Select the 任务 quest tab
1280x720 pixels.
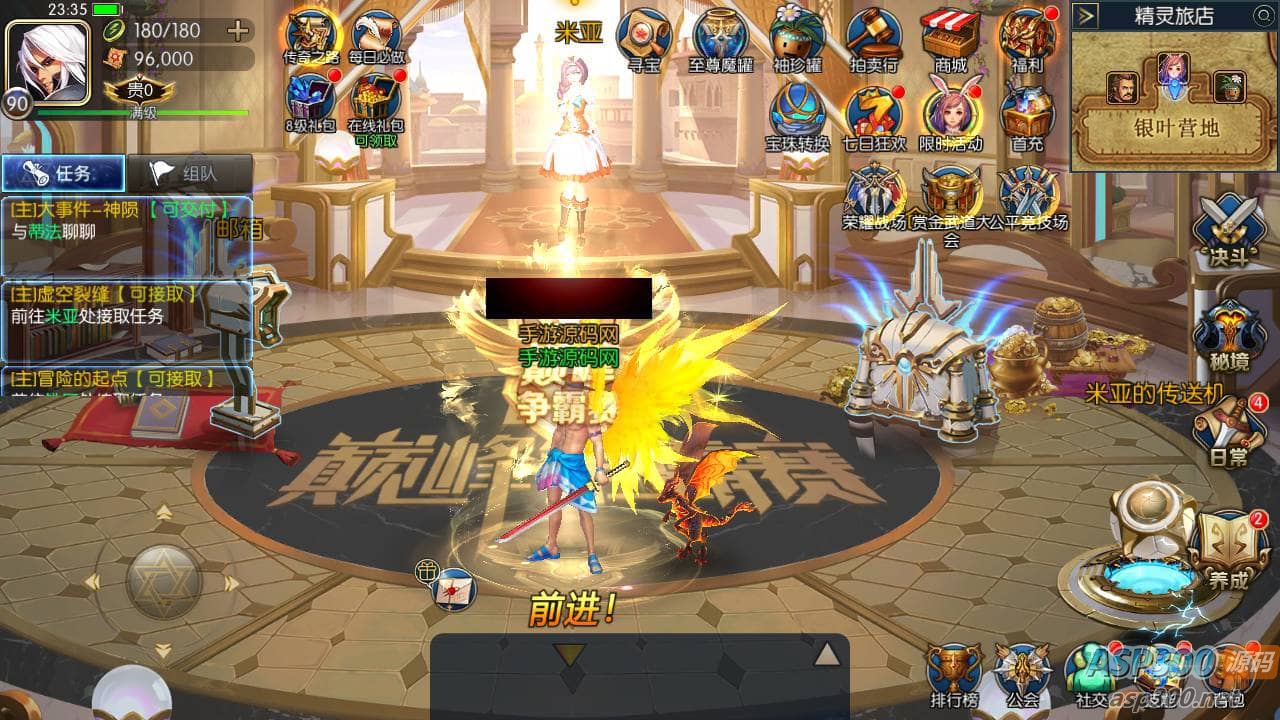pyautogui.click(x=62, y=173)
